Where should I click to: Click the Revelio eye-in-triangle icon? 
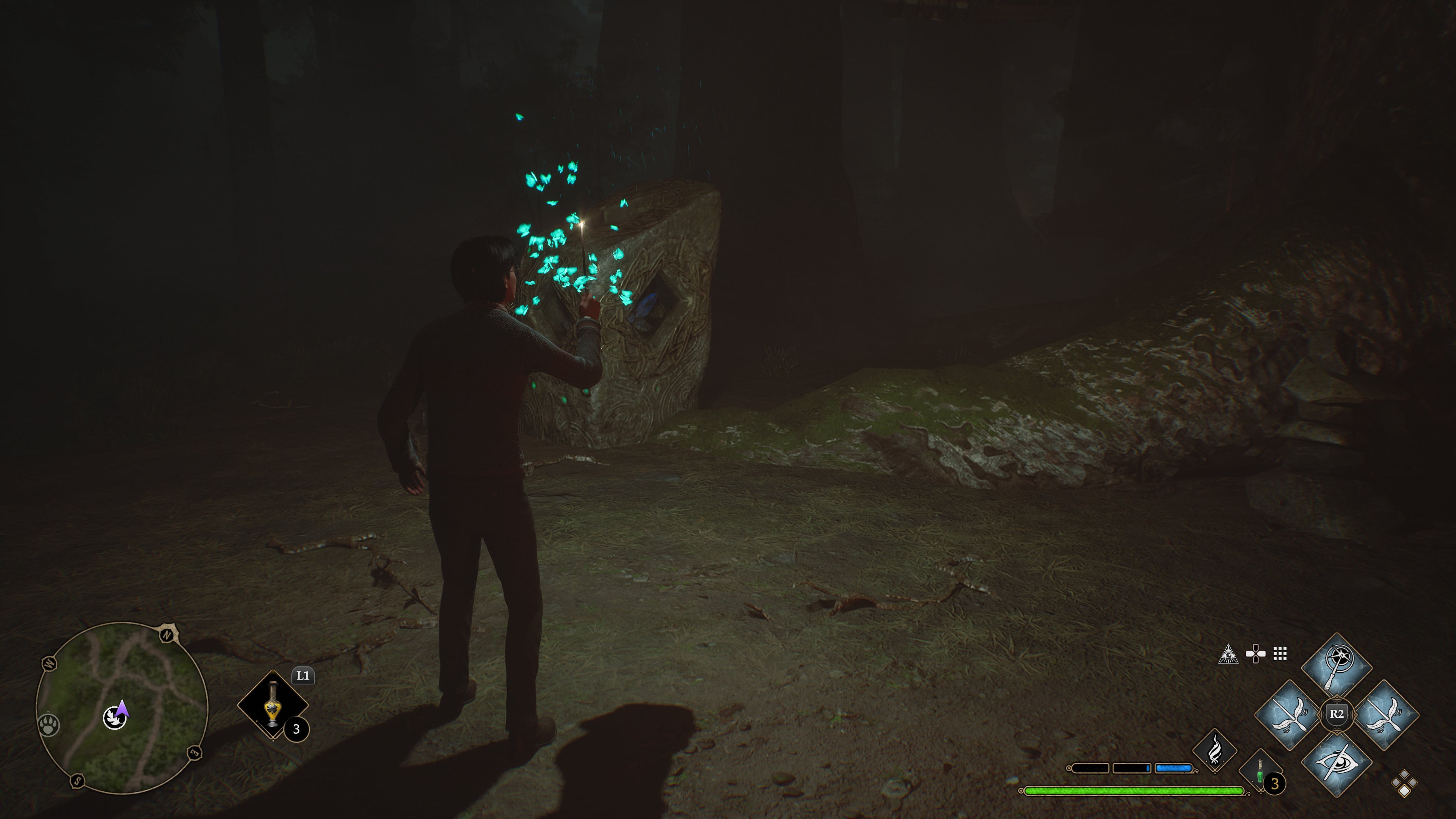1228,654
